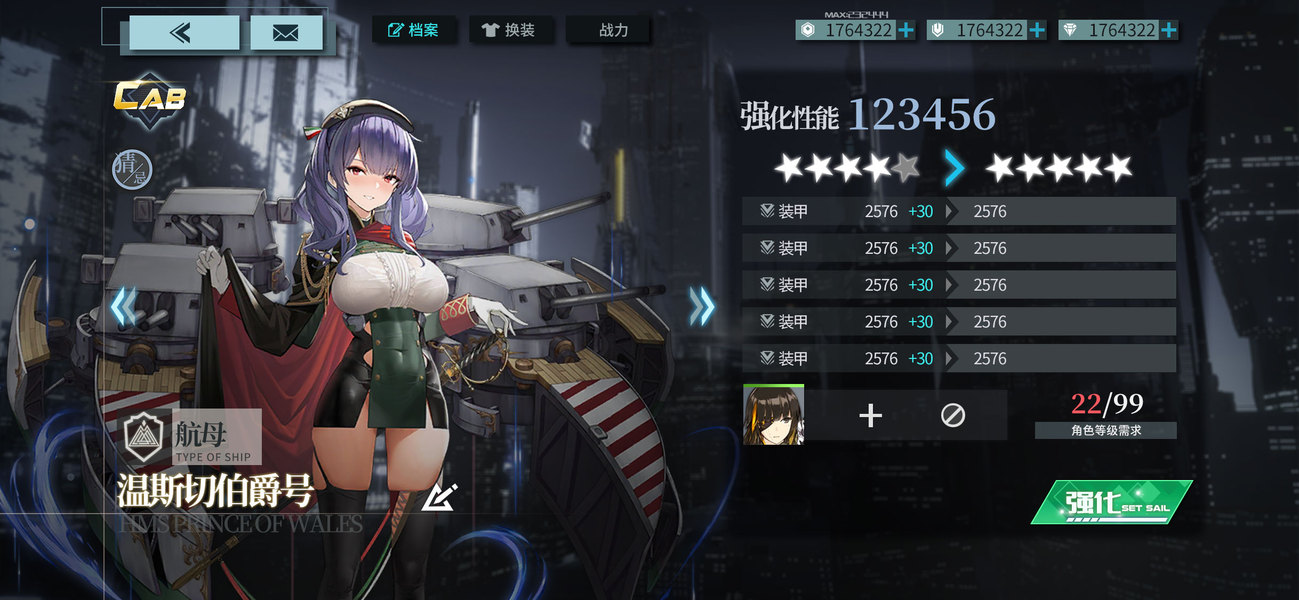Open the 换装 outfit tab

(x=509, y=30)
